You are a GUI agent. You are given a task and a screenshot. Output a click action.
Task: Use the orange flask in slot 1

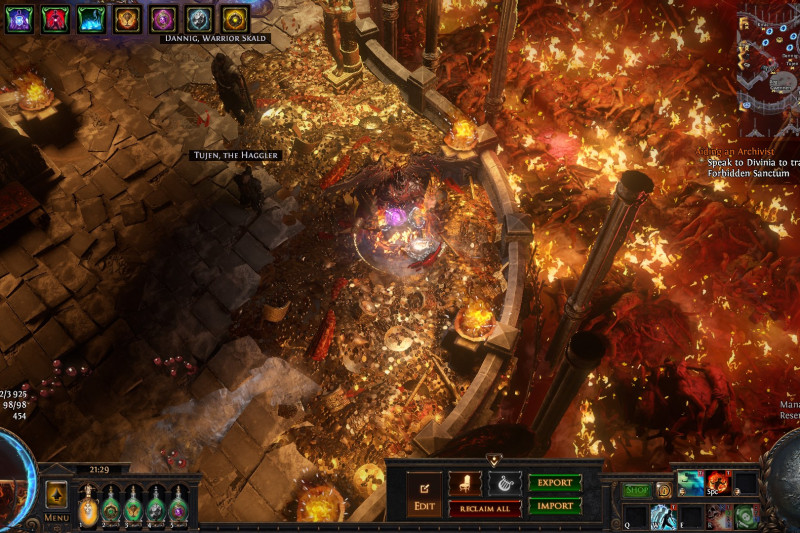pyautogui.click(x=89, y=505)
